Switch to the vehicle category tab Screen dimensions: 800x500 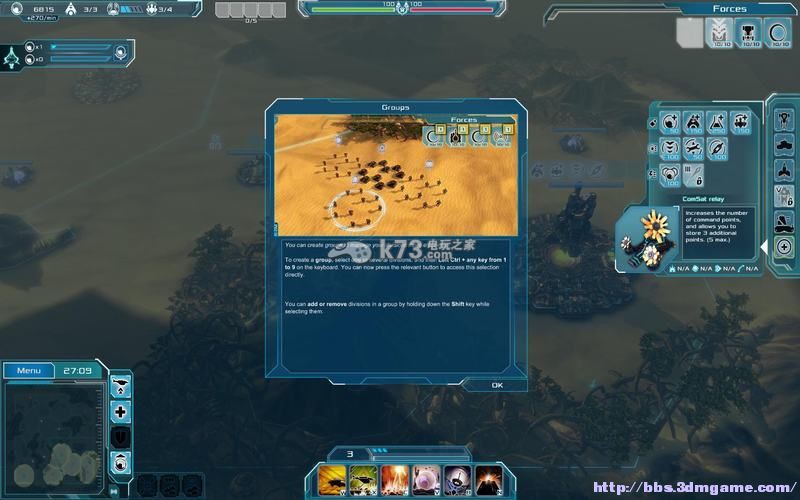(784, 145)
